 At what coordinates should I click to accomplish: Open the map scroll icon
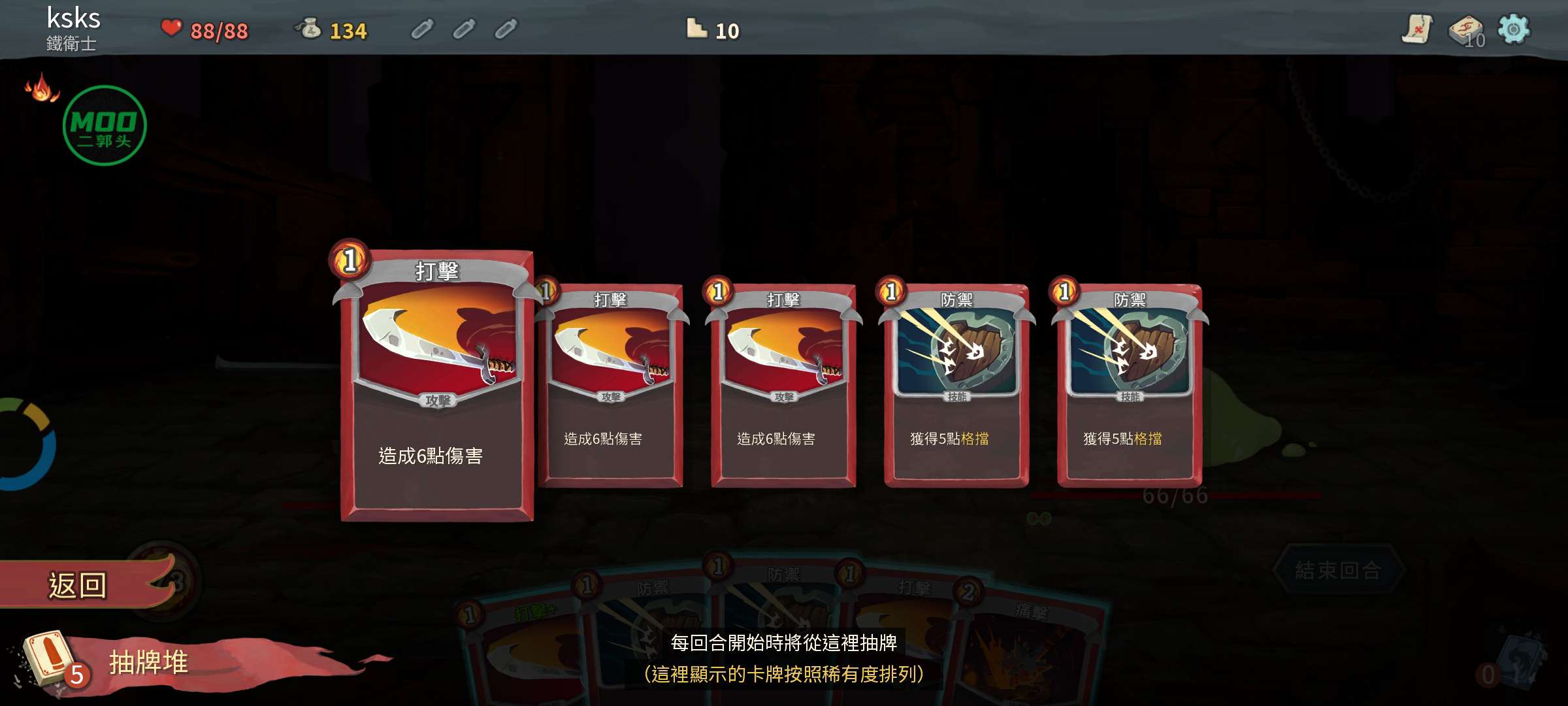click(1416, 29)
